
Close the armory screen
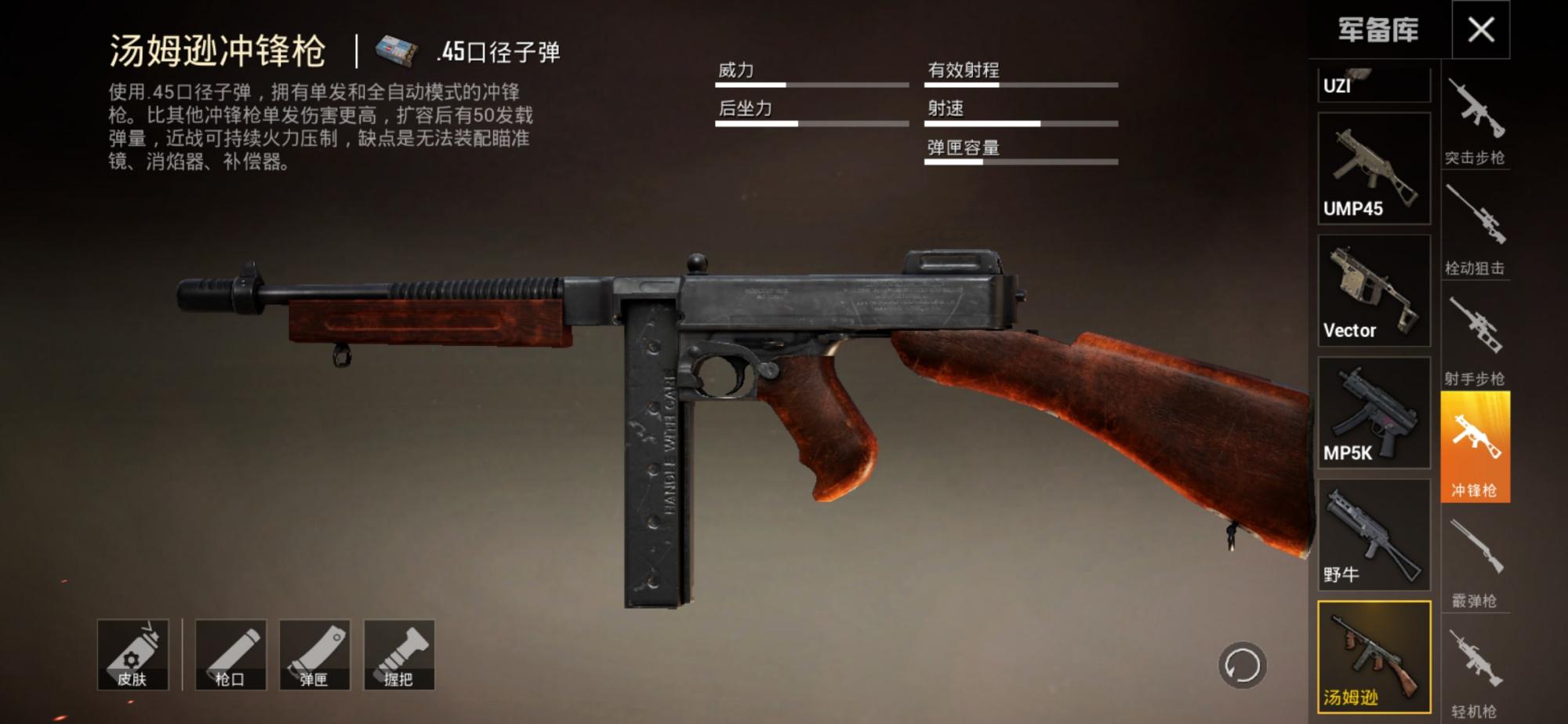click(1480, 30)
